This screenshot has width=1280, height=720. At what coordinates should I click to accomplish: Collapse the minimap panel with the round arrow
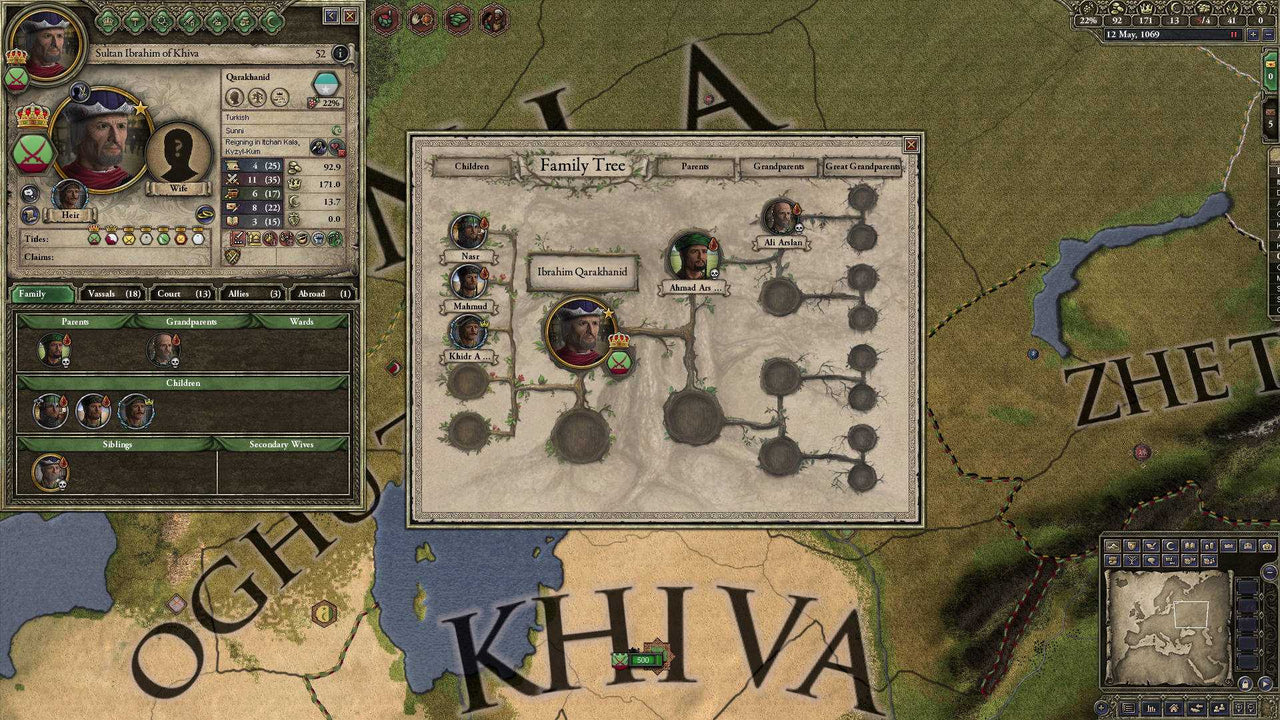(x=1268, y=570)
